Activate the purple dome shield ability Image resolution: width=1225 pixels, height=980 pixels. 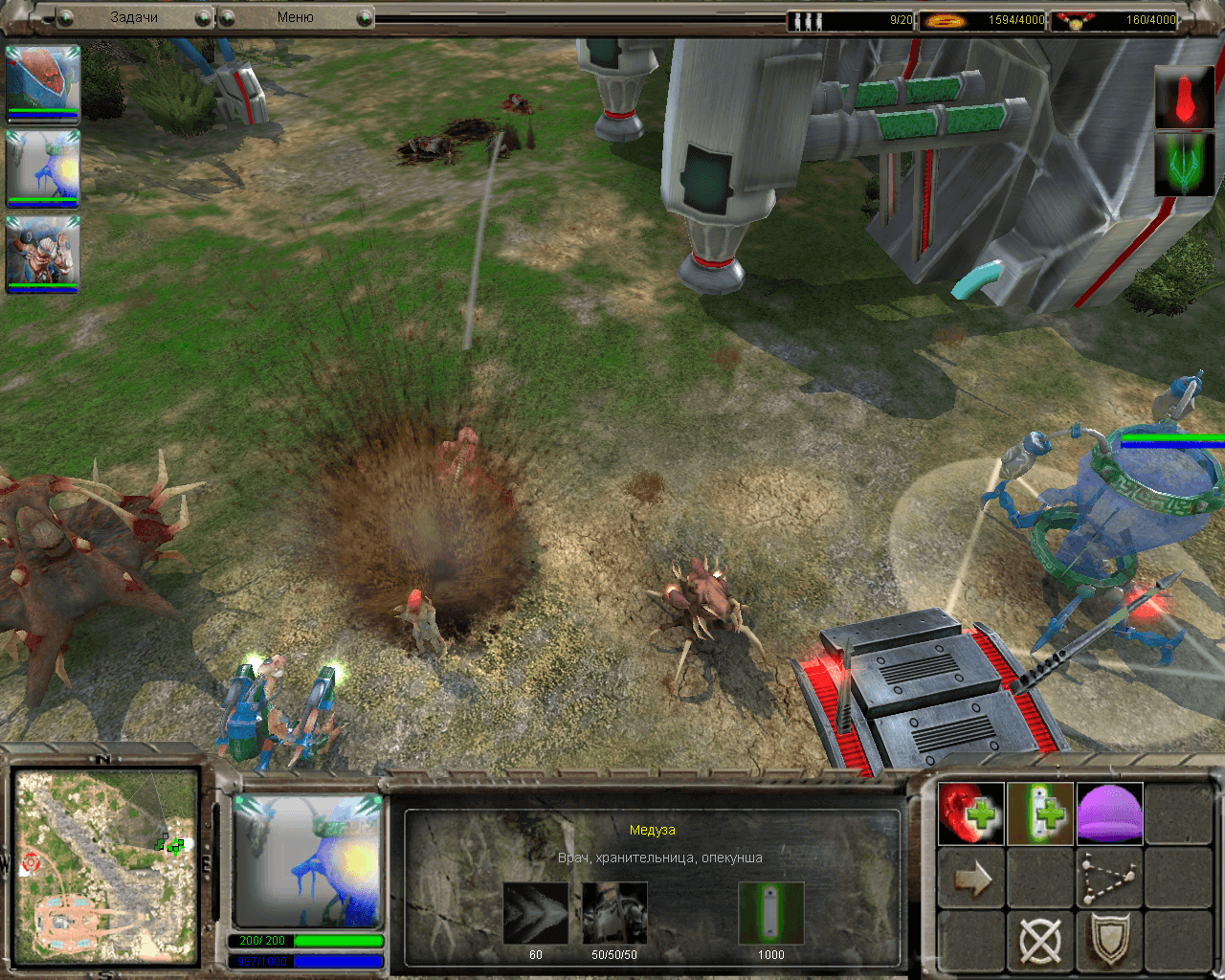pyautogui.click(x=1110, y=813)
